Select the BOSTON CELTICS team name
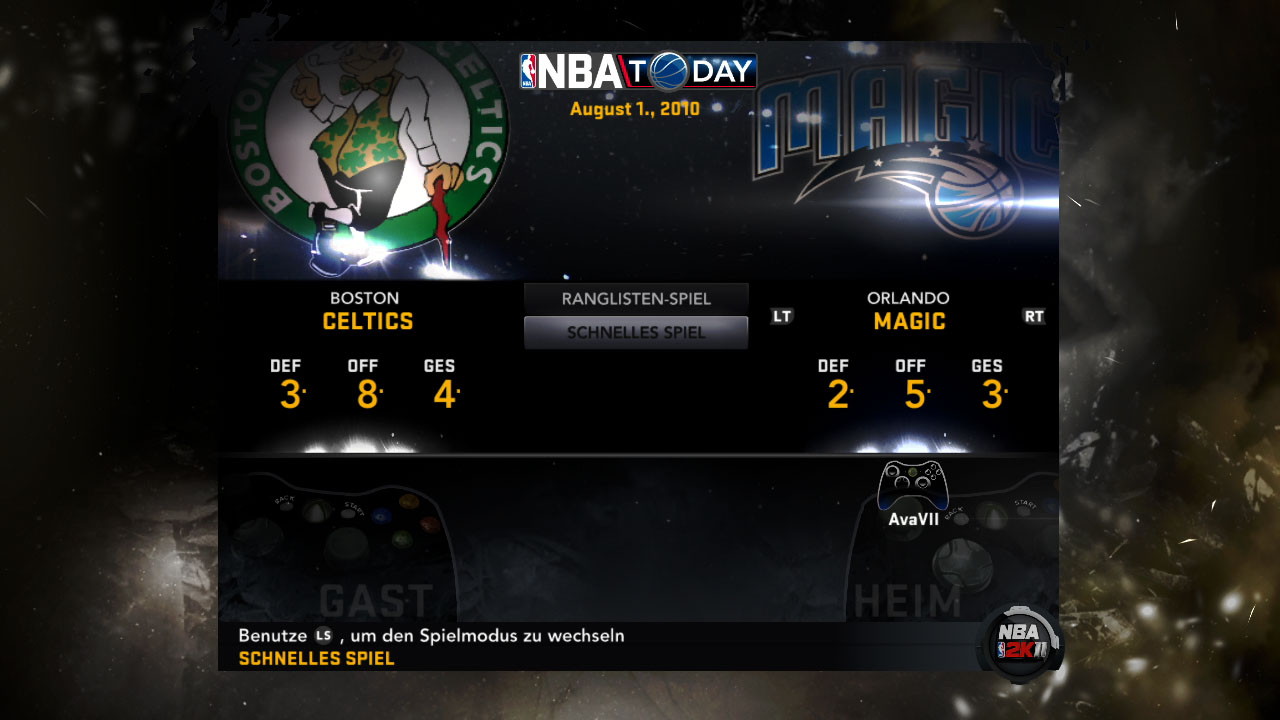The width and height of the screenshot is (1280, 720). [x=365, y=310]
